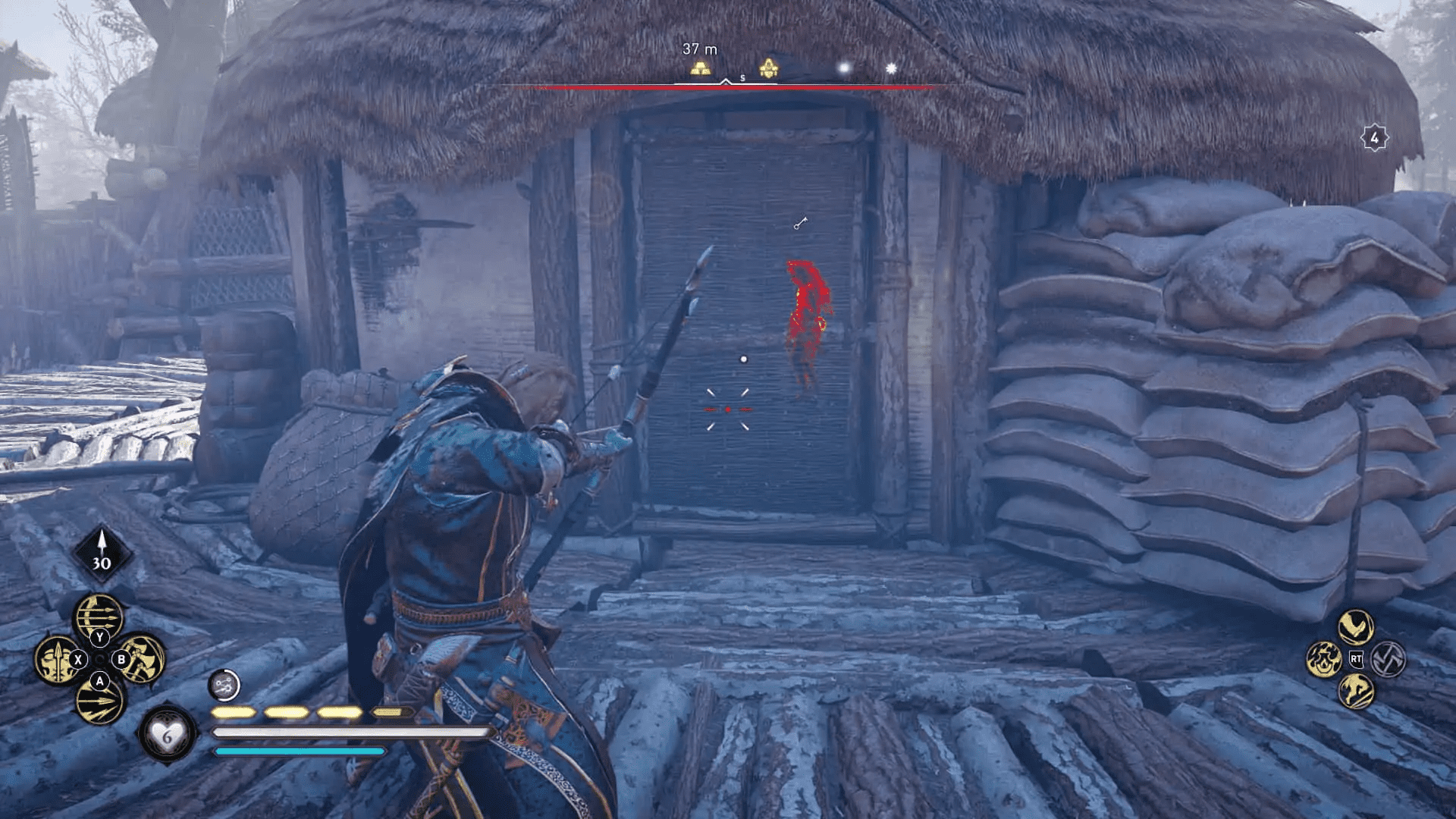The width and height of the screenshot is (1456, 819).
Task: Expand the RT ability cluster
Action: [1357, 659]
